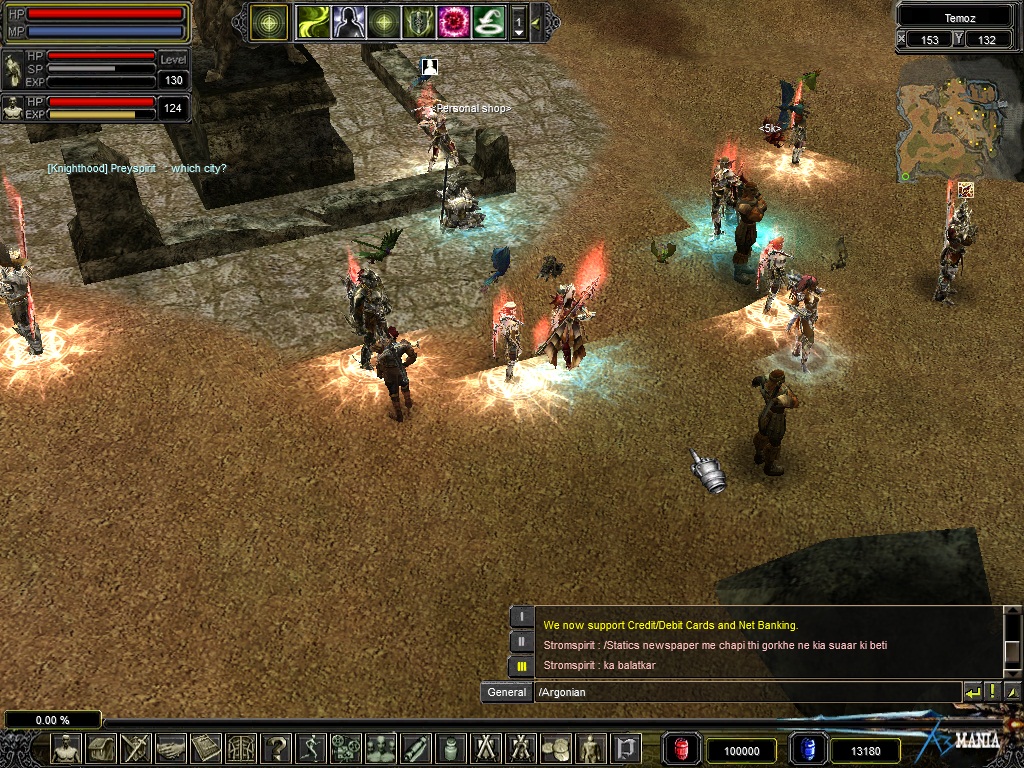Click the gold-framed active skill slot

coord(269,21)
